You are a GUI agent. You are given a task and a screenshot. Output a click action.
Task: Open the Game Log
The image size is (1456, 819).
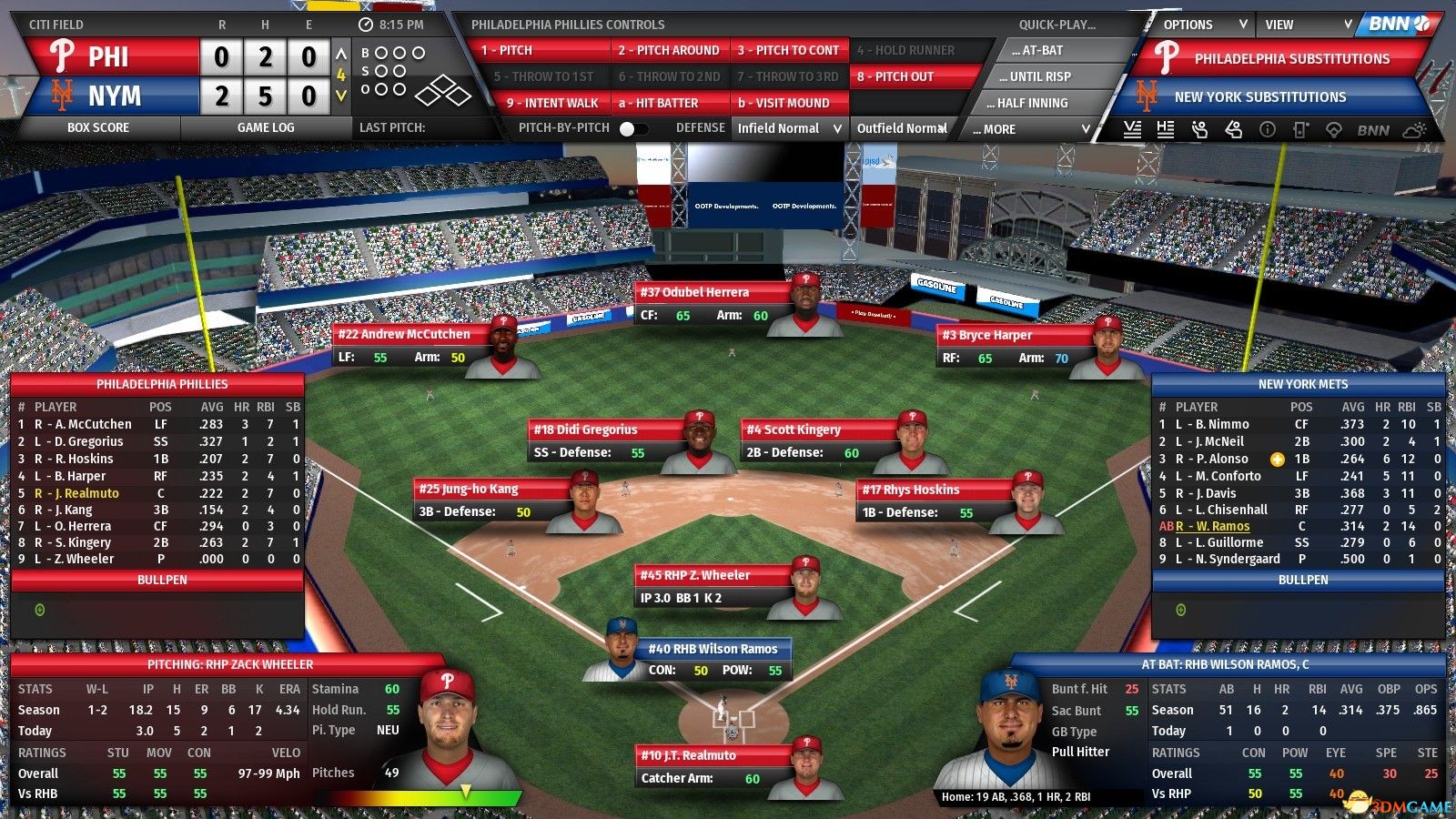click(266, 128)
